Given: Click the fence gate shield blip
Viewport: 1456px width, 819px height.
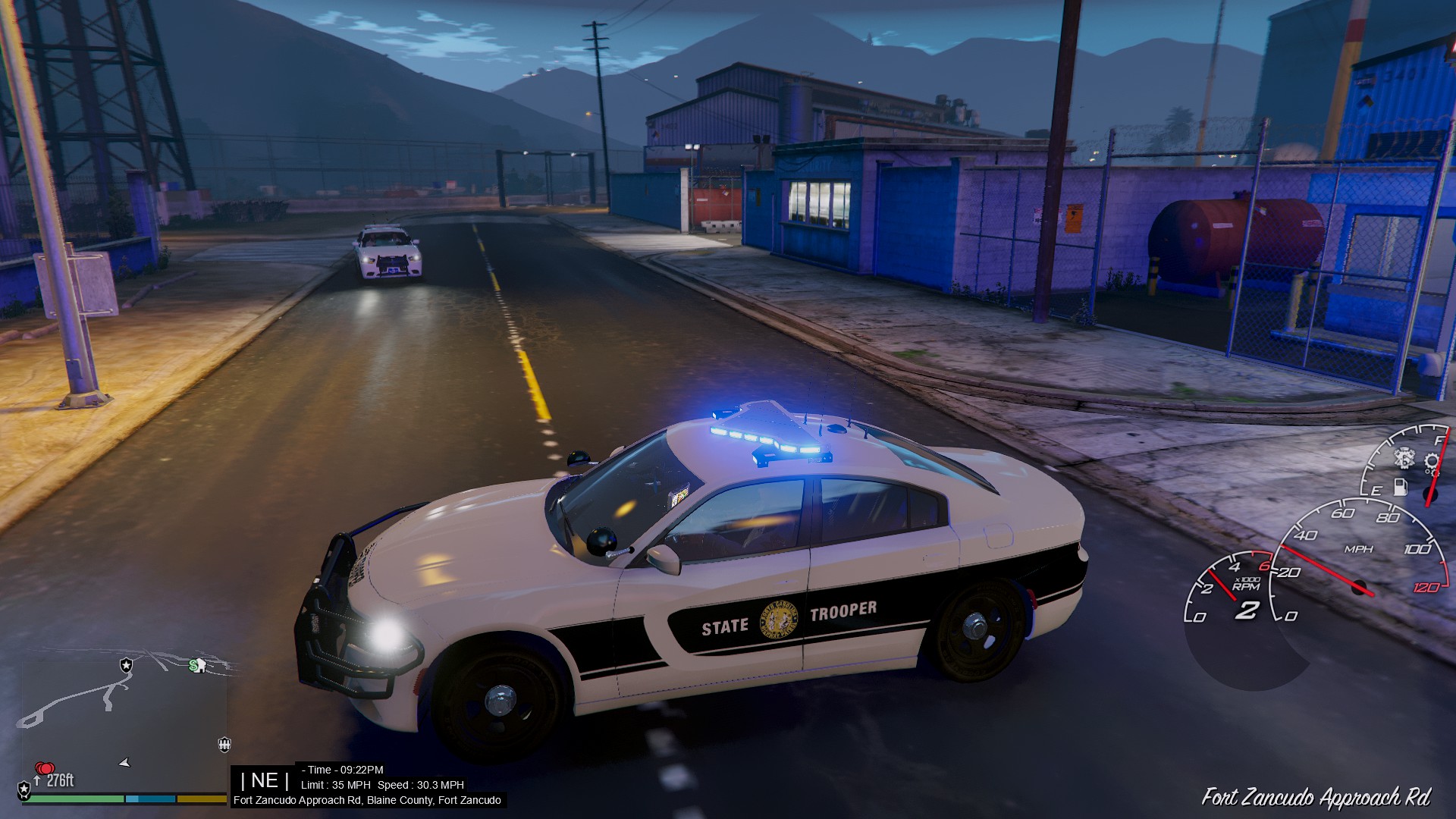Looking at the screenshot, I should click(224, 744).
